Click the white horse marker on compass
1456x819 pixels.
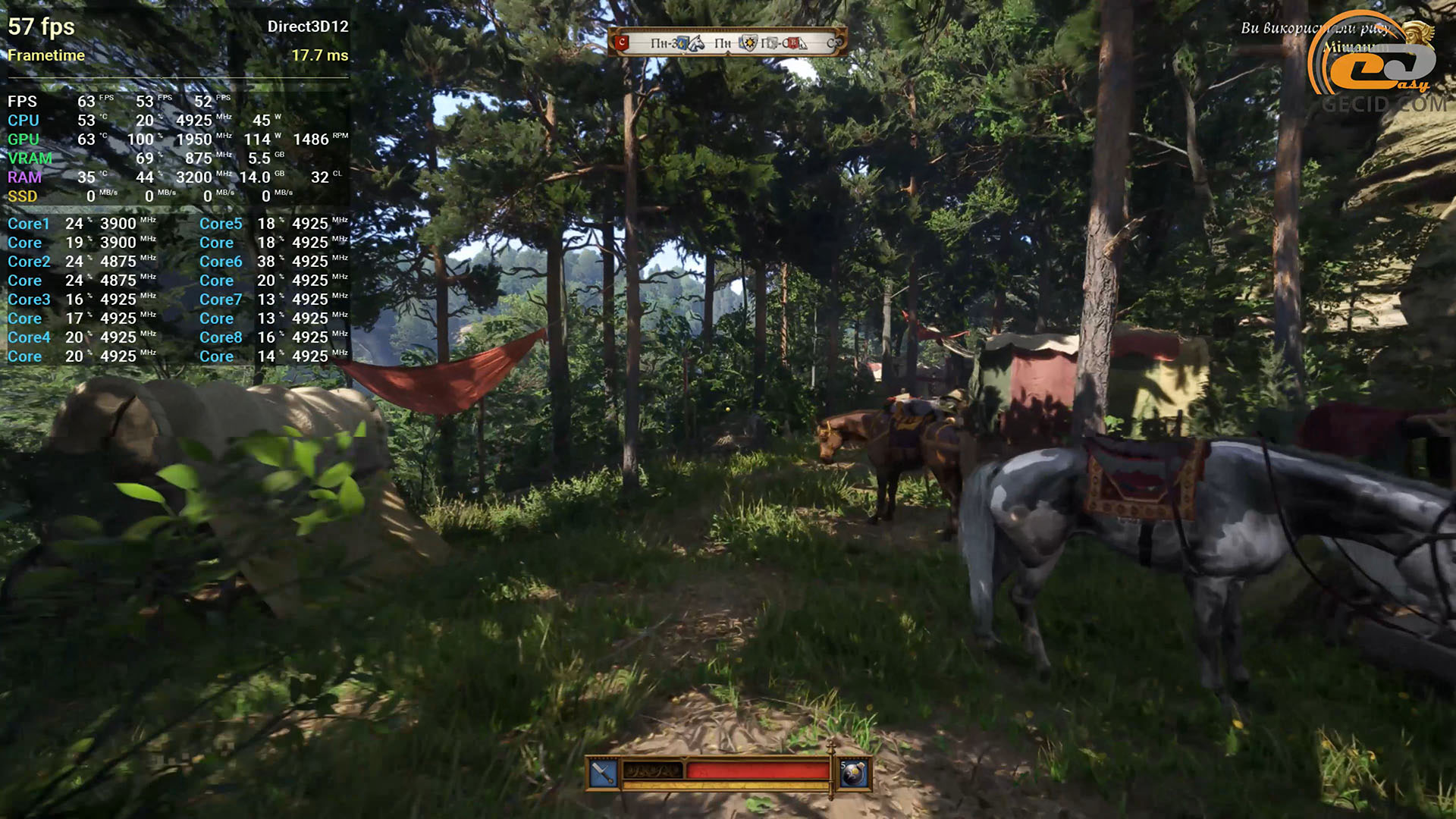click(x=695, y=43)
